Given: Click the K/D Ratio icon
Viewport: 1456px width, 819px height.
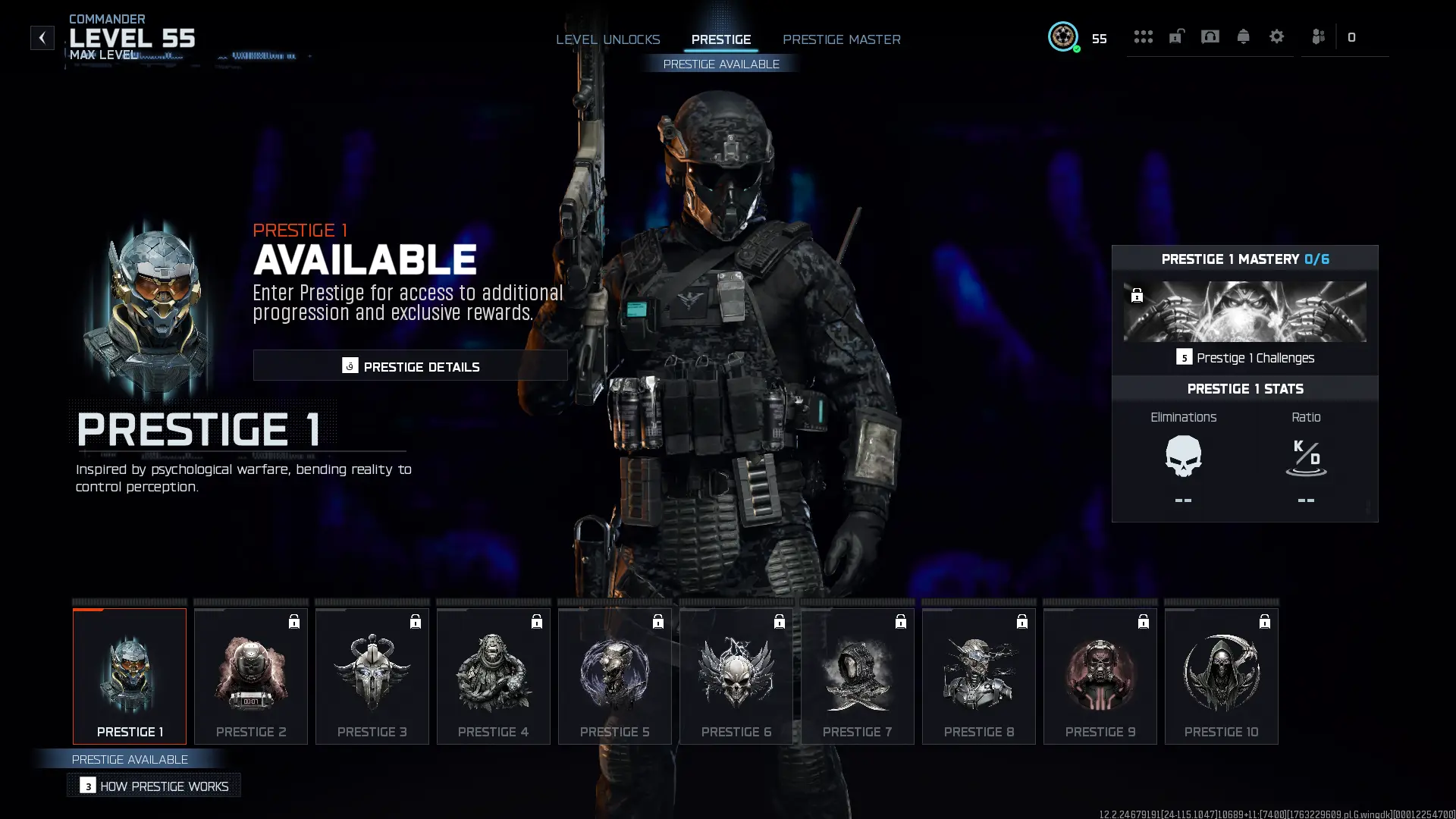Looking at the screenshot, I should pyautogui.click(x=1306, y=456).
